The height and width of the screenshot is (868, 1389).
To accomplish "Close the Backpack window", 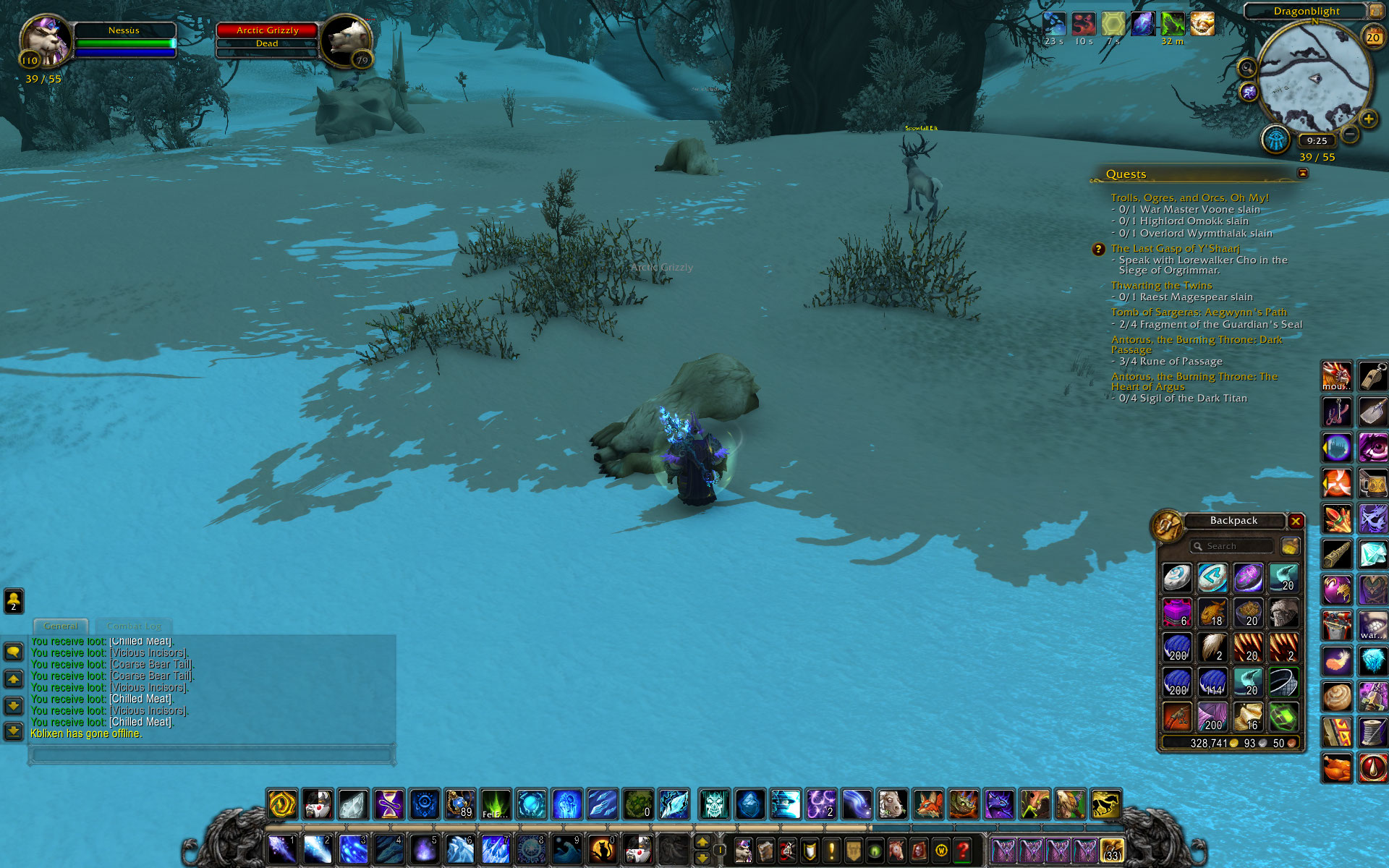I will (1296, 521).
